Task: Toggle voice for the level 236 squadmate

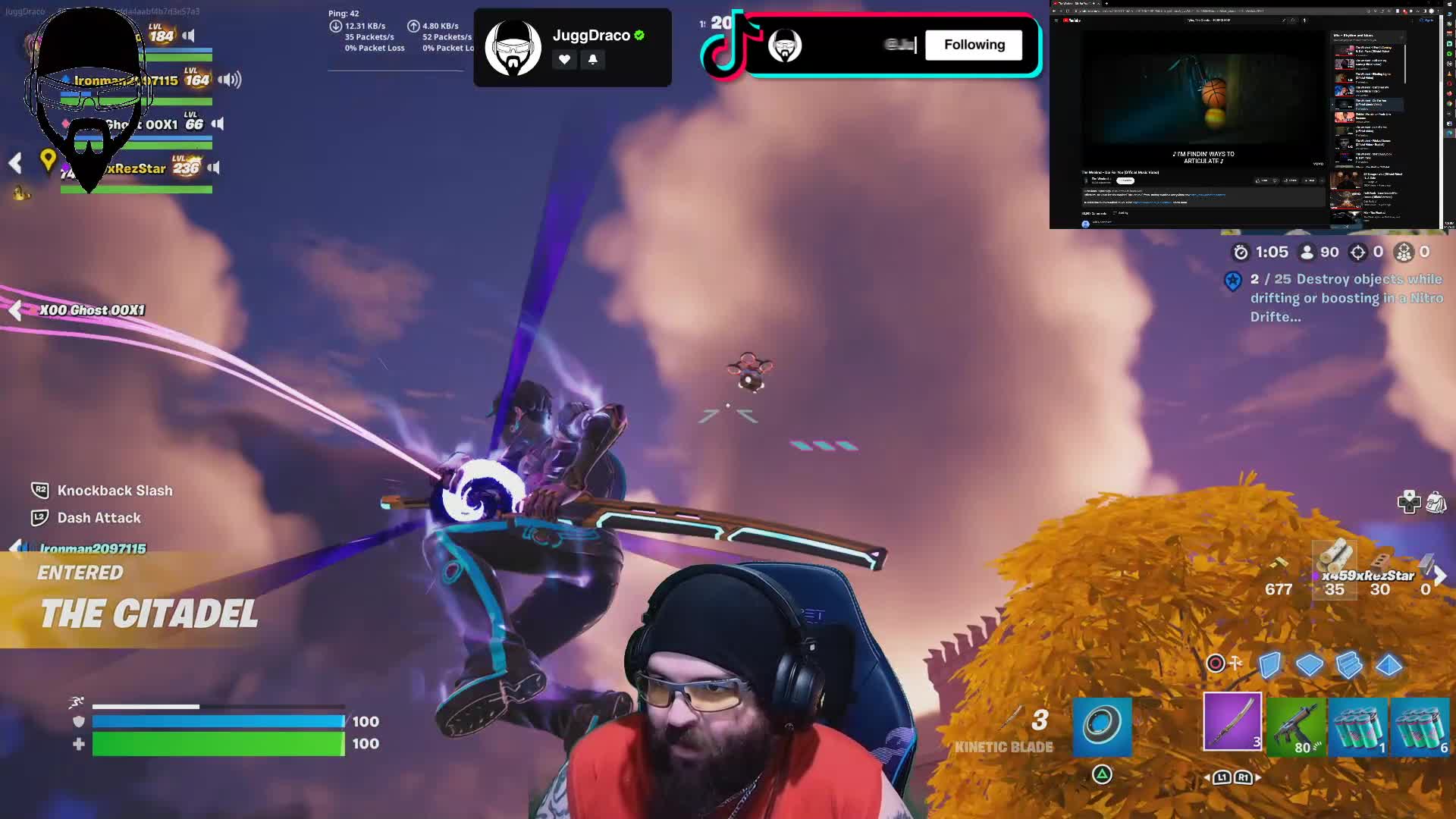Action: click(214, 168)
